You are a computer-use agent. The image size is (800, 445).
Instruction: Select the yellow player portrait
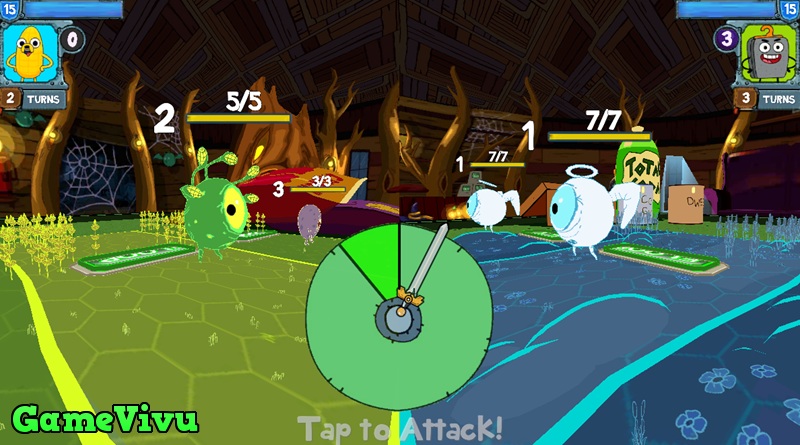point(29,53)
